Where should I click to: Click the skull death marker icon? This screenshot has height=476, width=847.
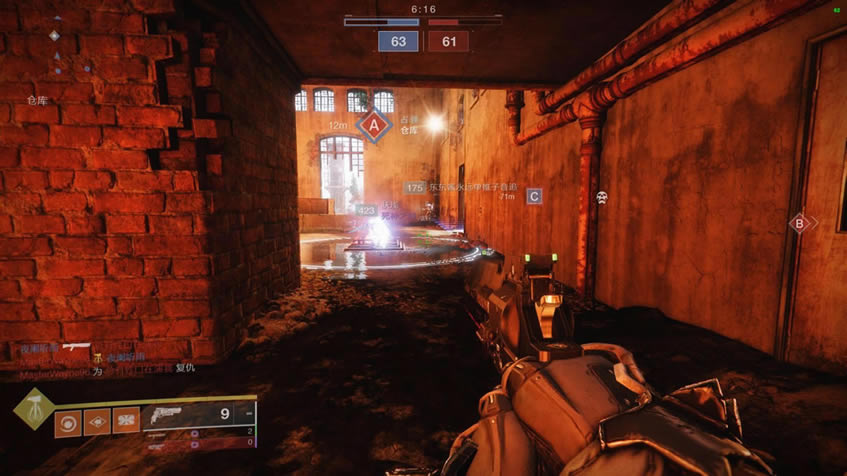[601, 198]
